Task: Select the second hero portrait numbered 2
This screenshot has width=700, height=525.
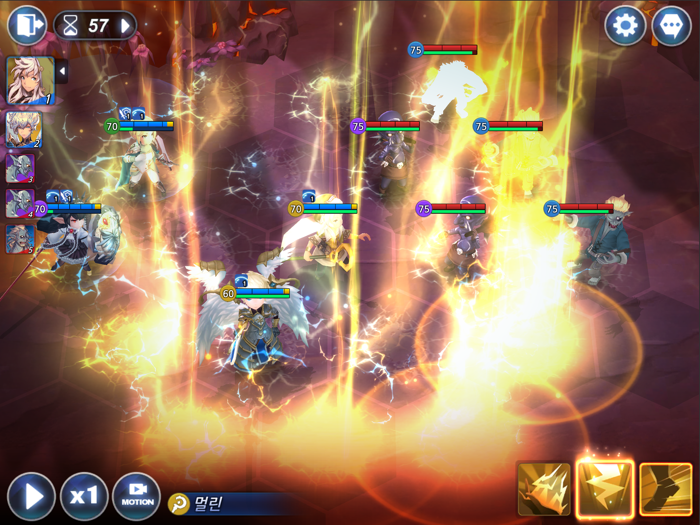Action: [22, 130]
